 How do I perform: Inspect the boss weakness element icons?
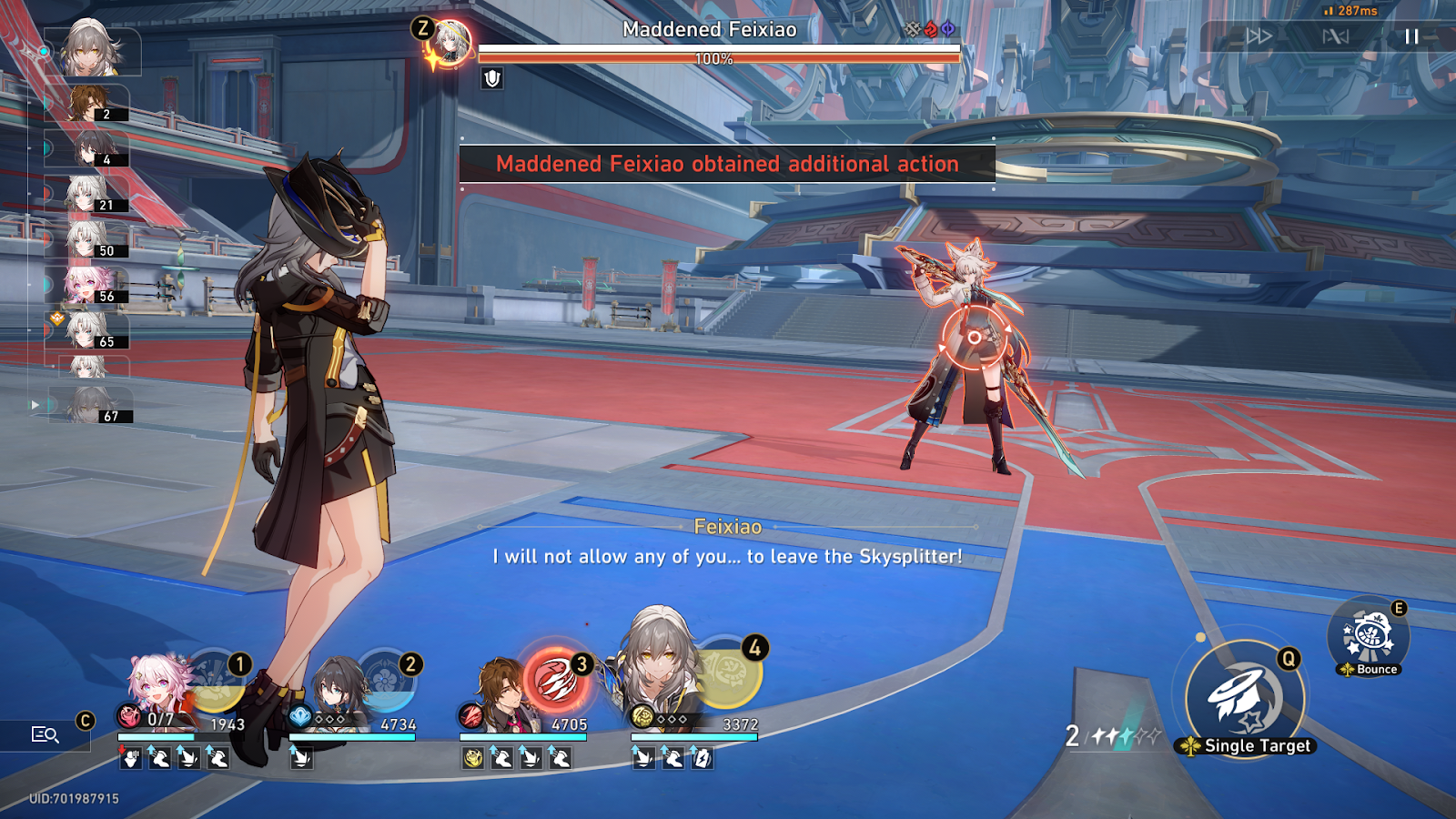tap(930, 29)
